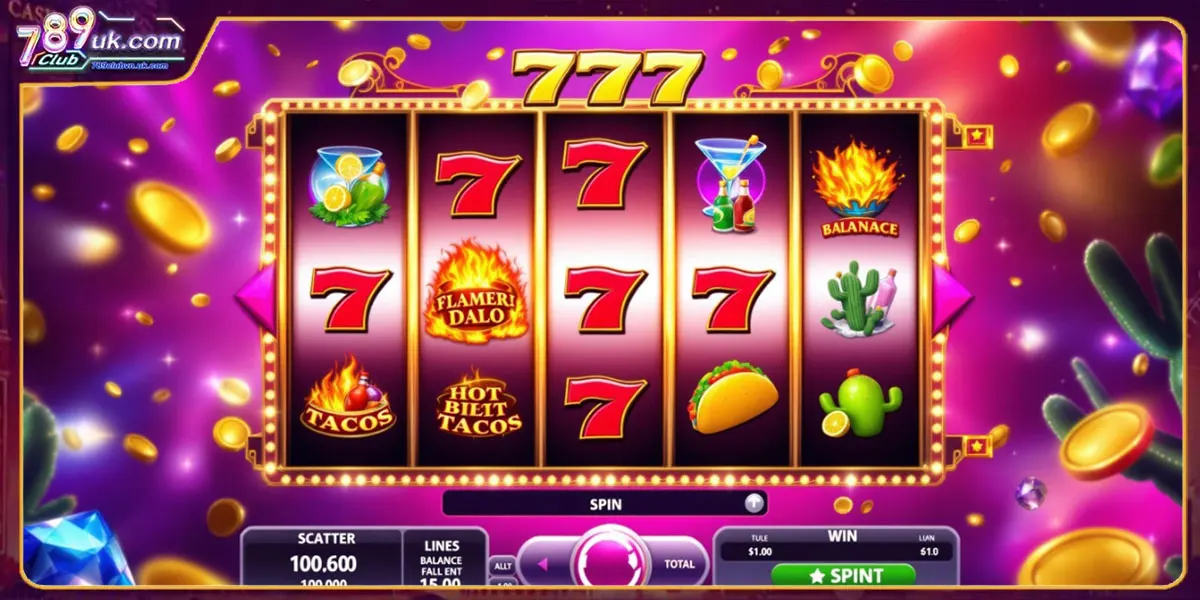The height and width of the screenshot is (600, 1200).
Task: Click the lower gold star payline marker
Action: click(x=975, y=443)
